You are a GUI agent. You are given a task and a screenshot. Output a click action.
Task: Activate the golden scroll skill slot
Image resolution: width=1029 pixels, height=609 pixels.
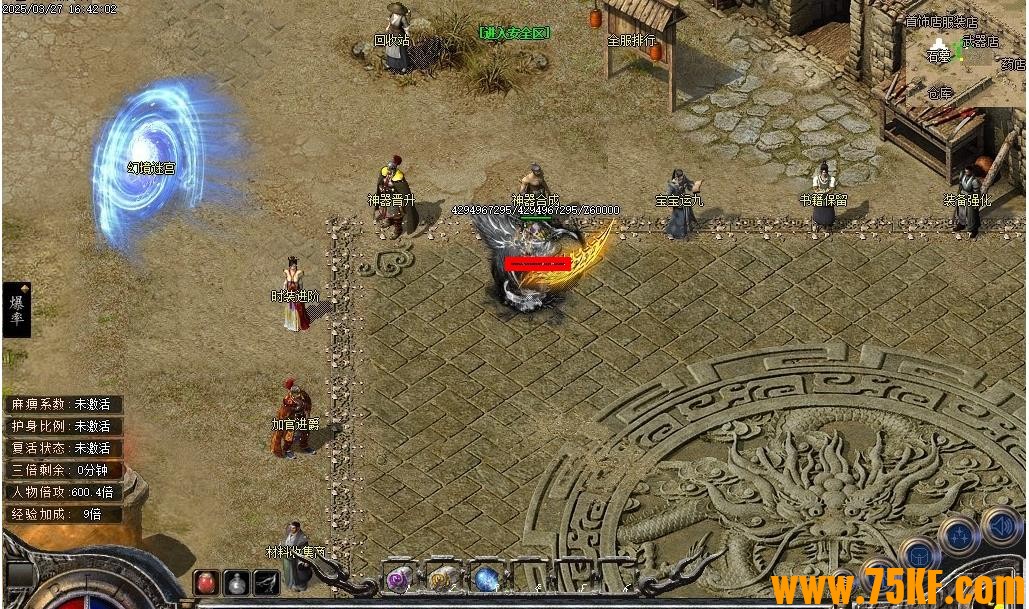click(442, 578)
